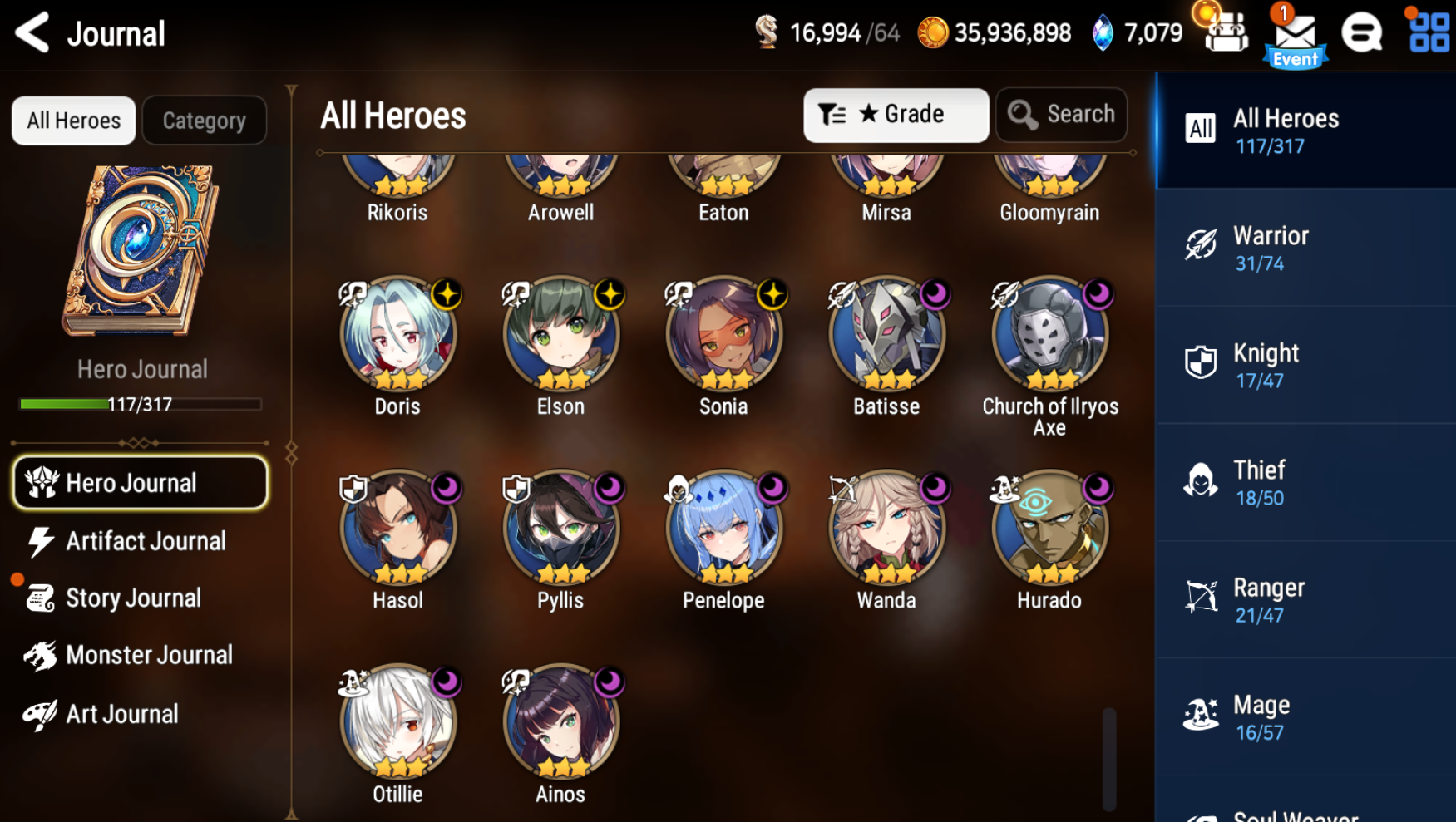Open the Event mail inbox

[1294, 35]
